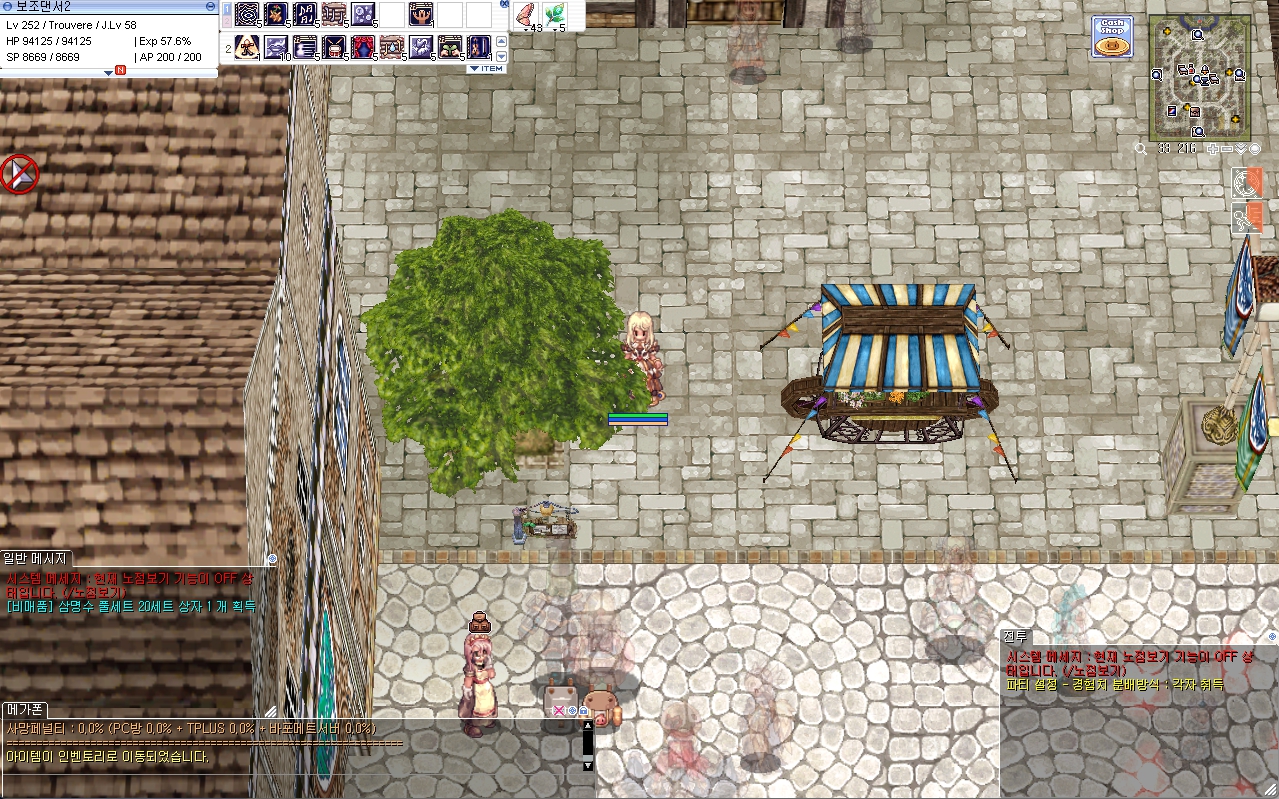Screen dimensions: 1279x799
Task: Activate the red curtain stage skill
Action: pos(362,46)
